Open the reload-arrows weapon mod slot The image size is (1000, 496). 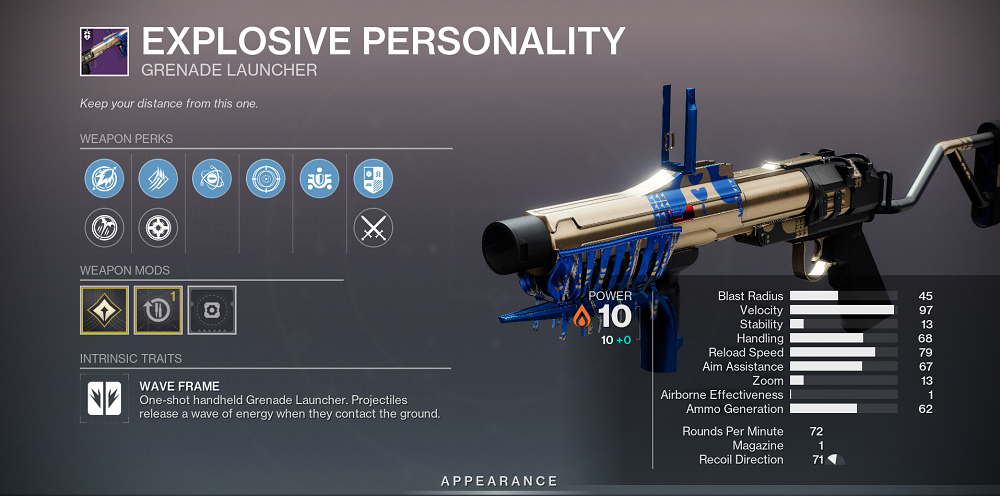[158, 309]
